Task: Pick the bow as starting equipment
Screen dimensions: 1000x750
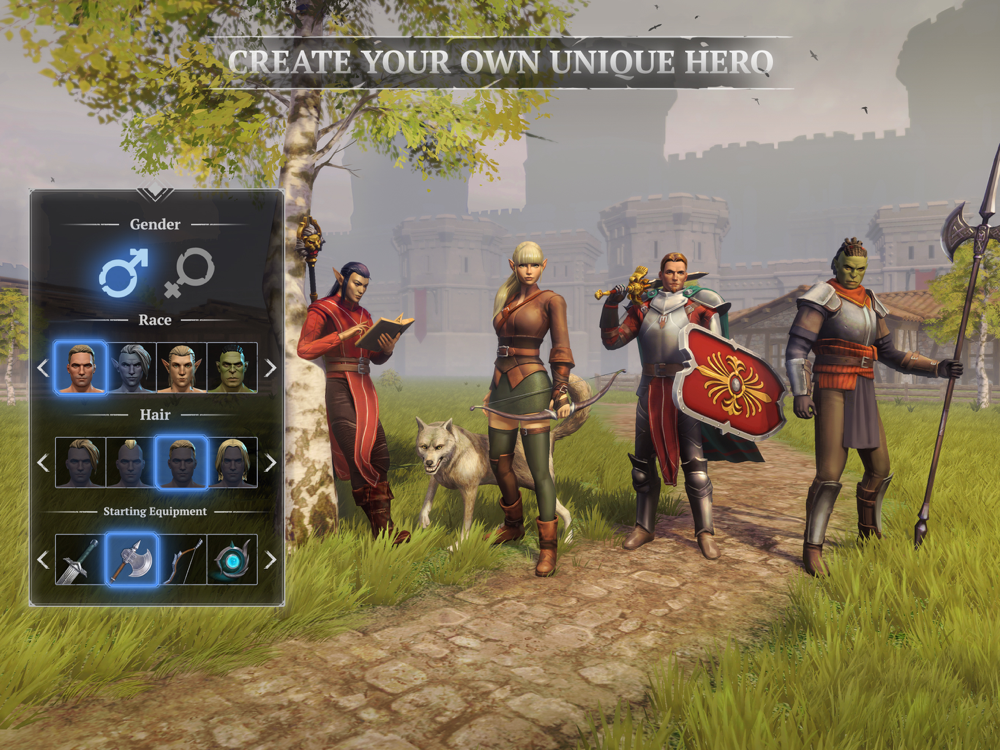Action: coord(182,559)
